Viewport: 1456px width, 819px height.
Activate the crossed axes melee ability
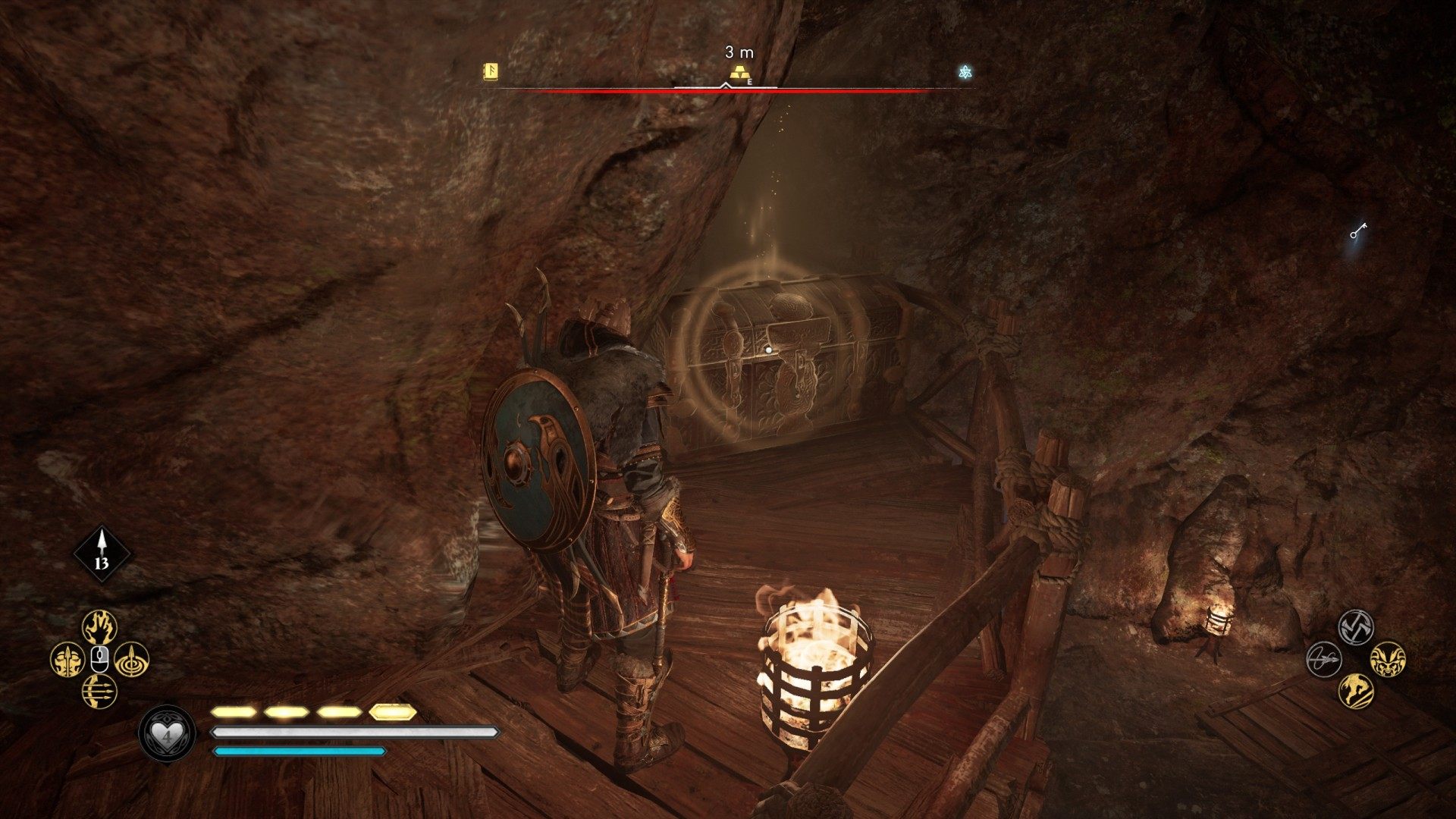pos(1355,627)
